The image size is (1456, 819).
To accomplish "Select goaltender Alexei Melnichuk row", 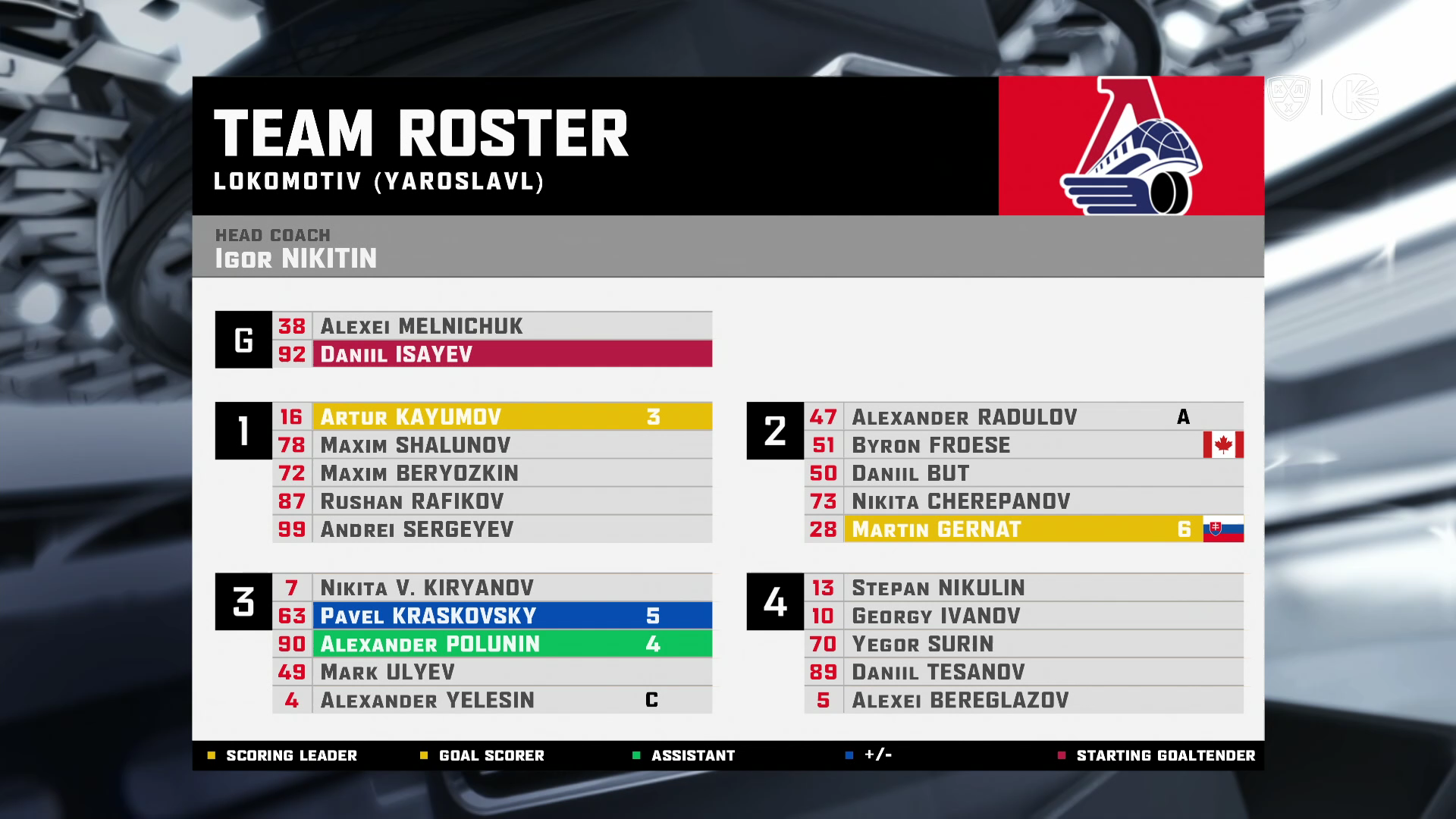I will click(493, 326).
